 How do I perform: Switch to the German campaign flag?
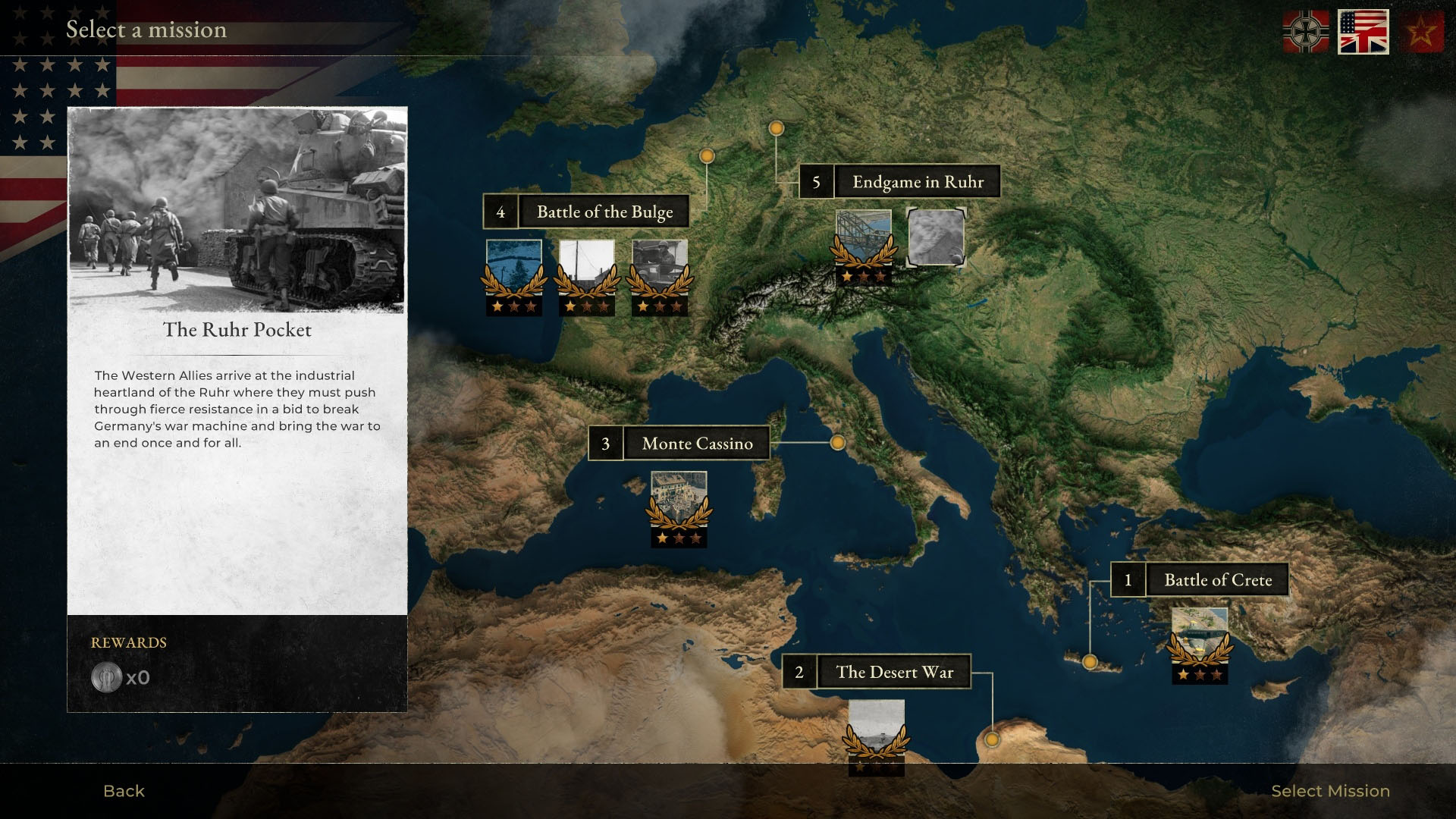click(1305, 32)
